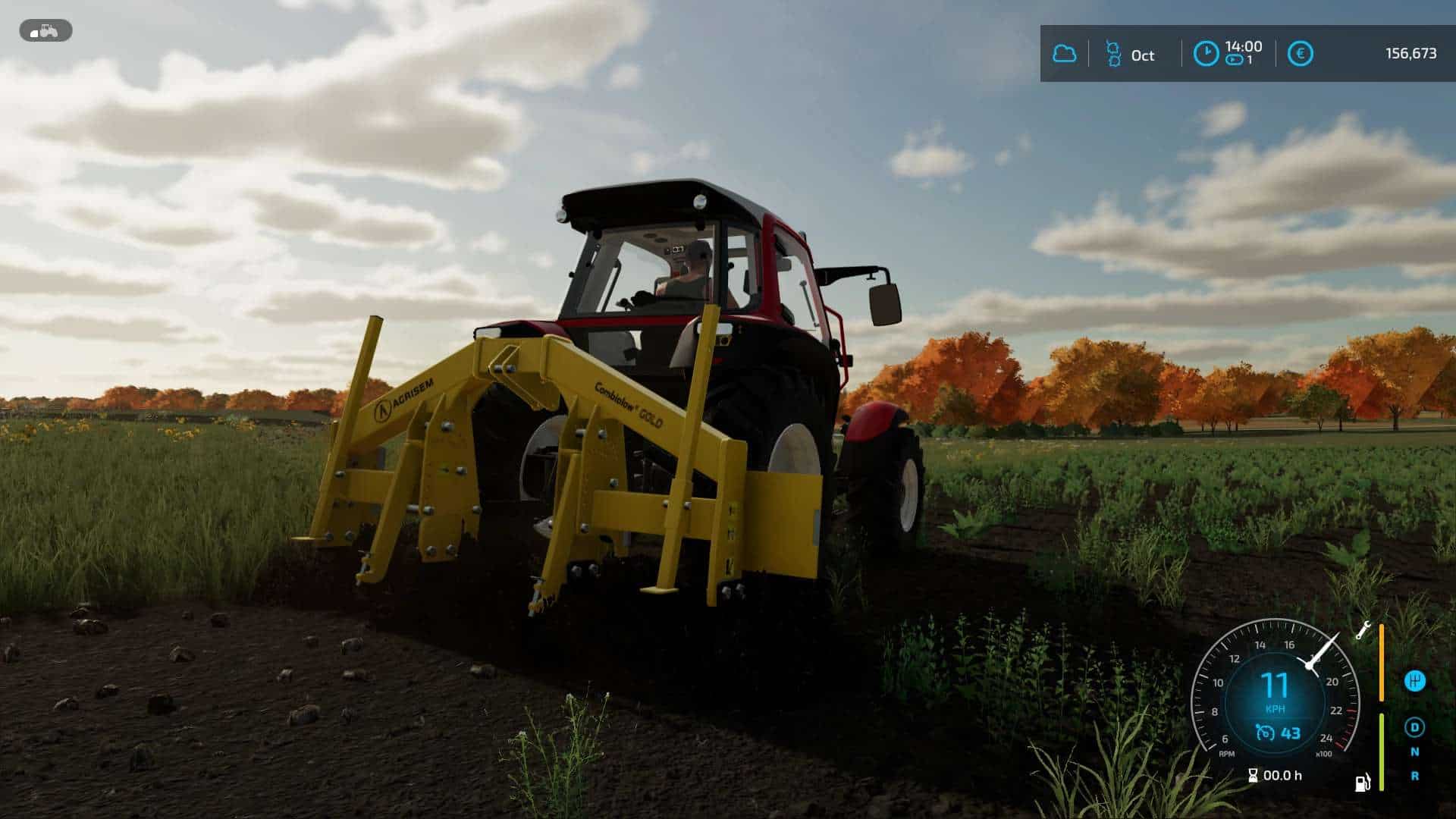The height and width of the screenshot is (819, 1456).
Task: Switch to the D drive gear
Action: click(1414, 727)
